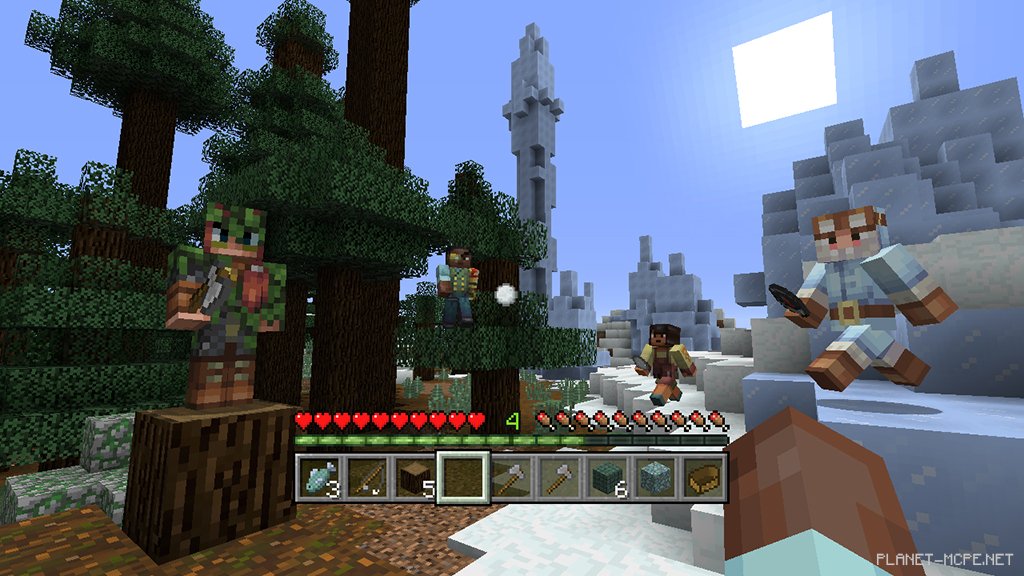Select the wooden boat hotbar slot
The width and height of the screenshot is (1024, 576).
pyautogui.click(x=704, y=477)
